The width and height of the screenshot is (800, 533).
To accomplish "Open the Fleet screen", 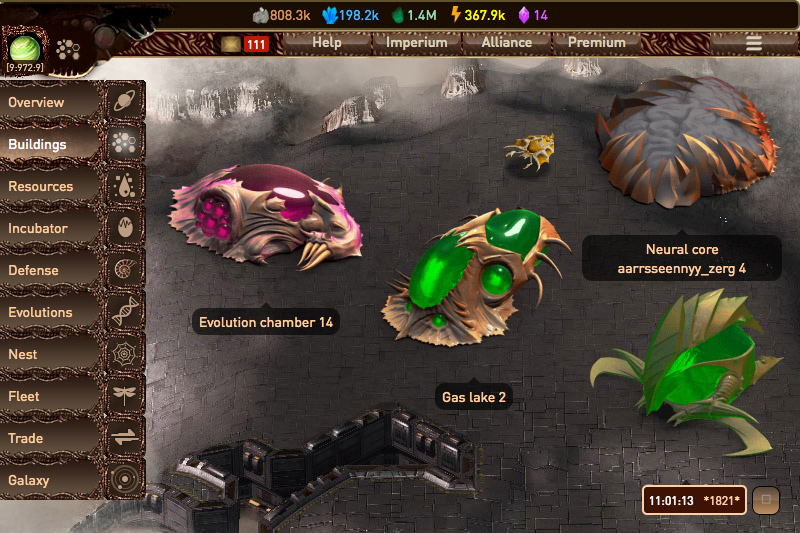I will [52, 396].
